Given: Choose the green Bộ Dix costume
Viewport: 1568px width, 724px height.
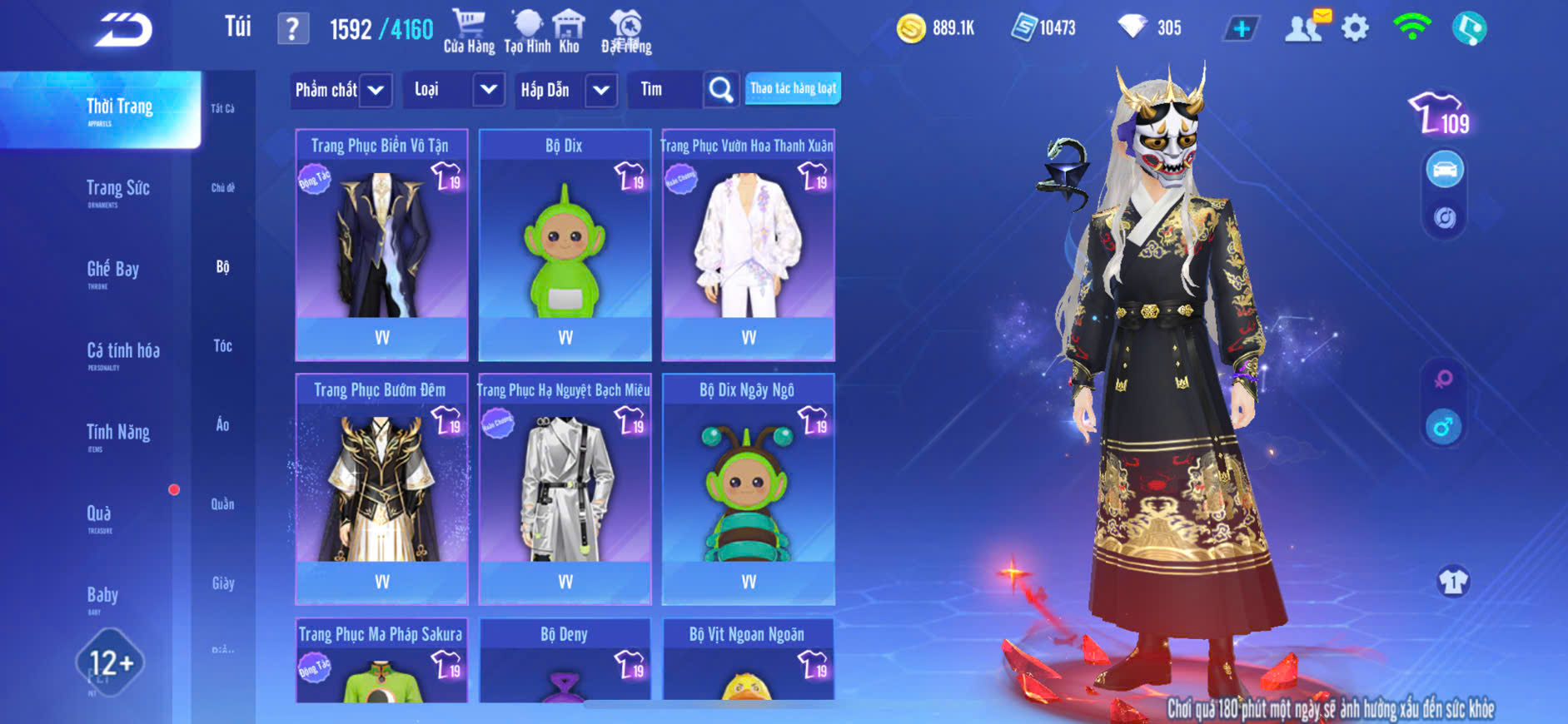Looking at the screenshot, I should tap(565, 245).
